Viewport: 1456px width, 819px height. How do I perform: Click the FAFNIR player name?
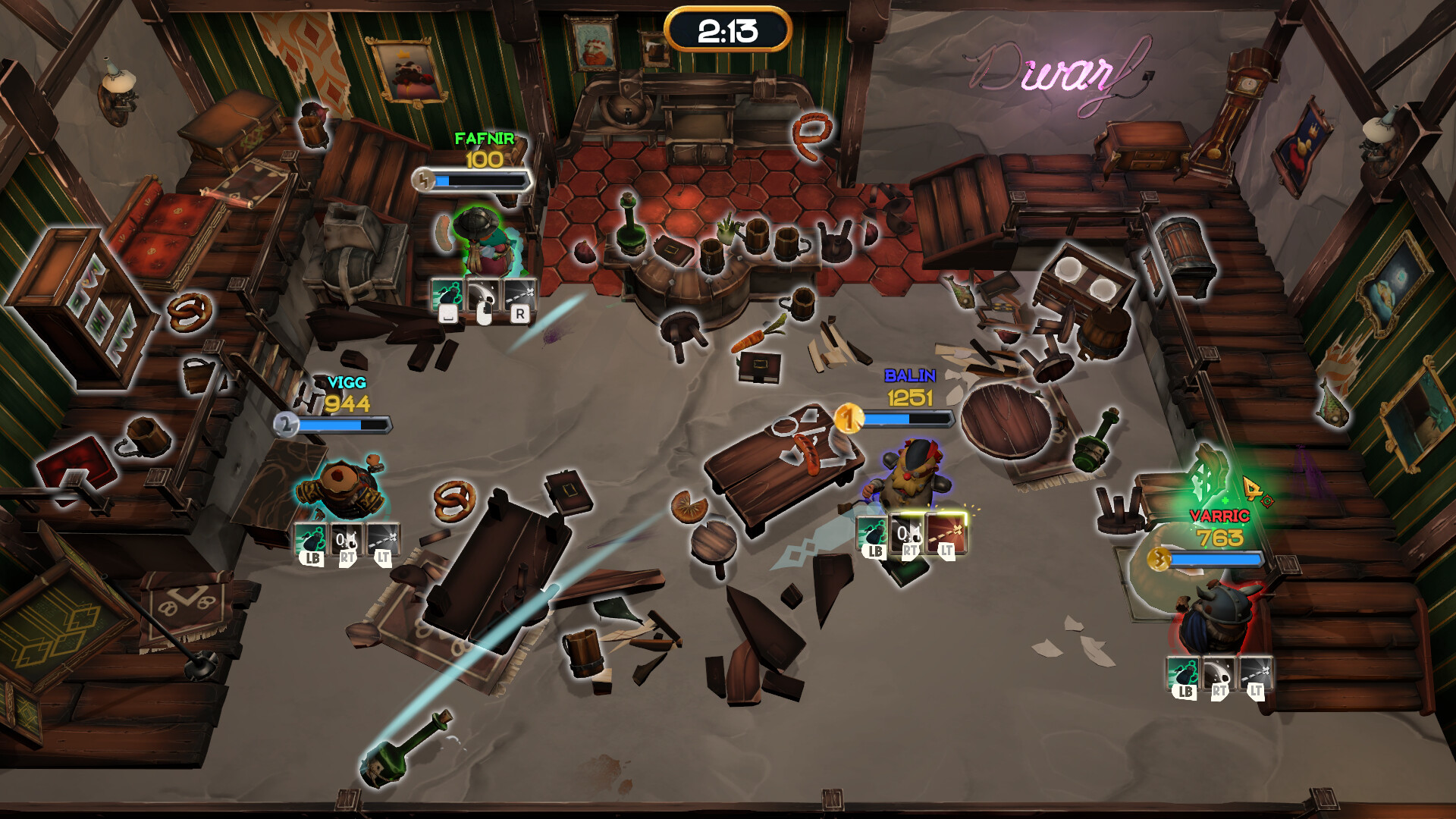[x=485, y=138]
